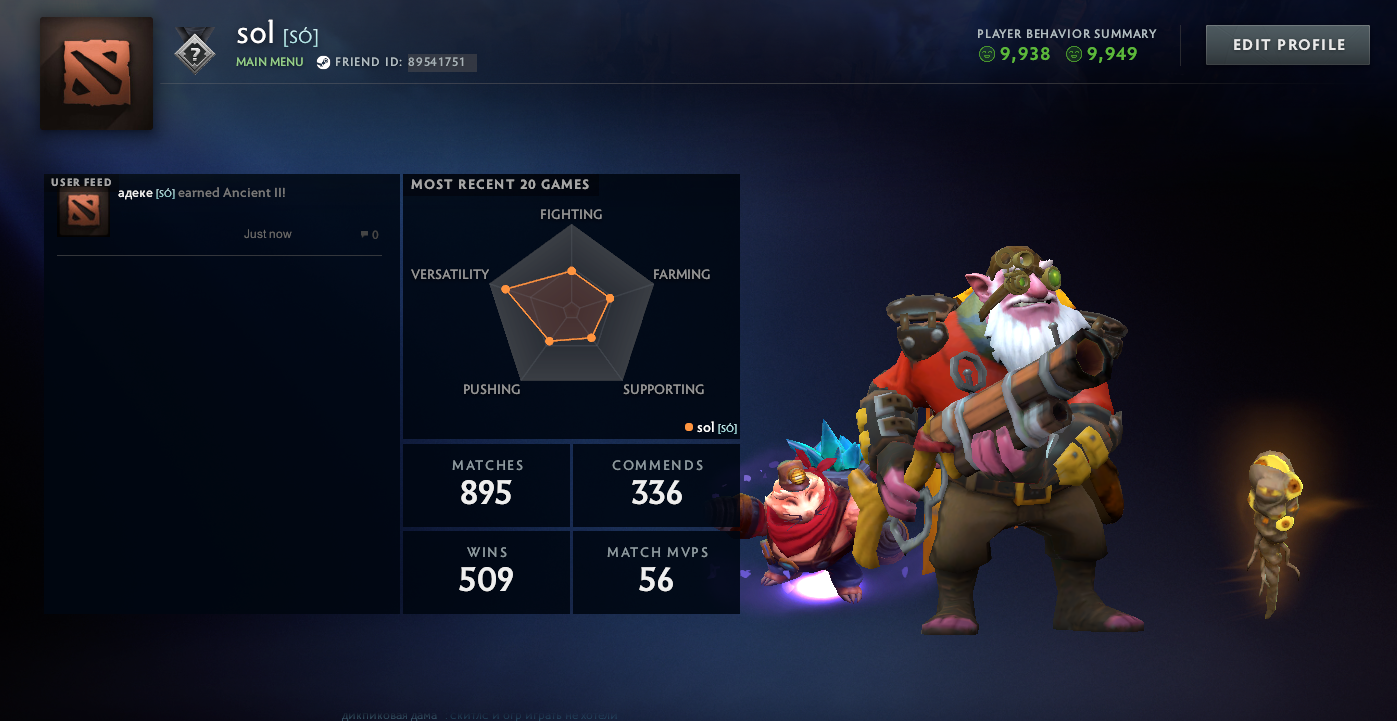The width and height of the screenshot is (1397, 721).
Task: Click the адеке username in the feed
Action: (x=133, y=192)
